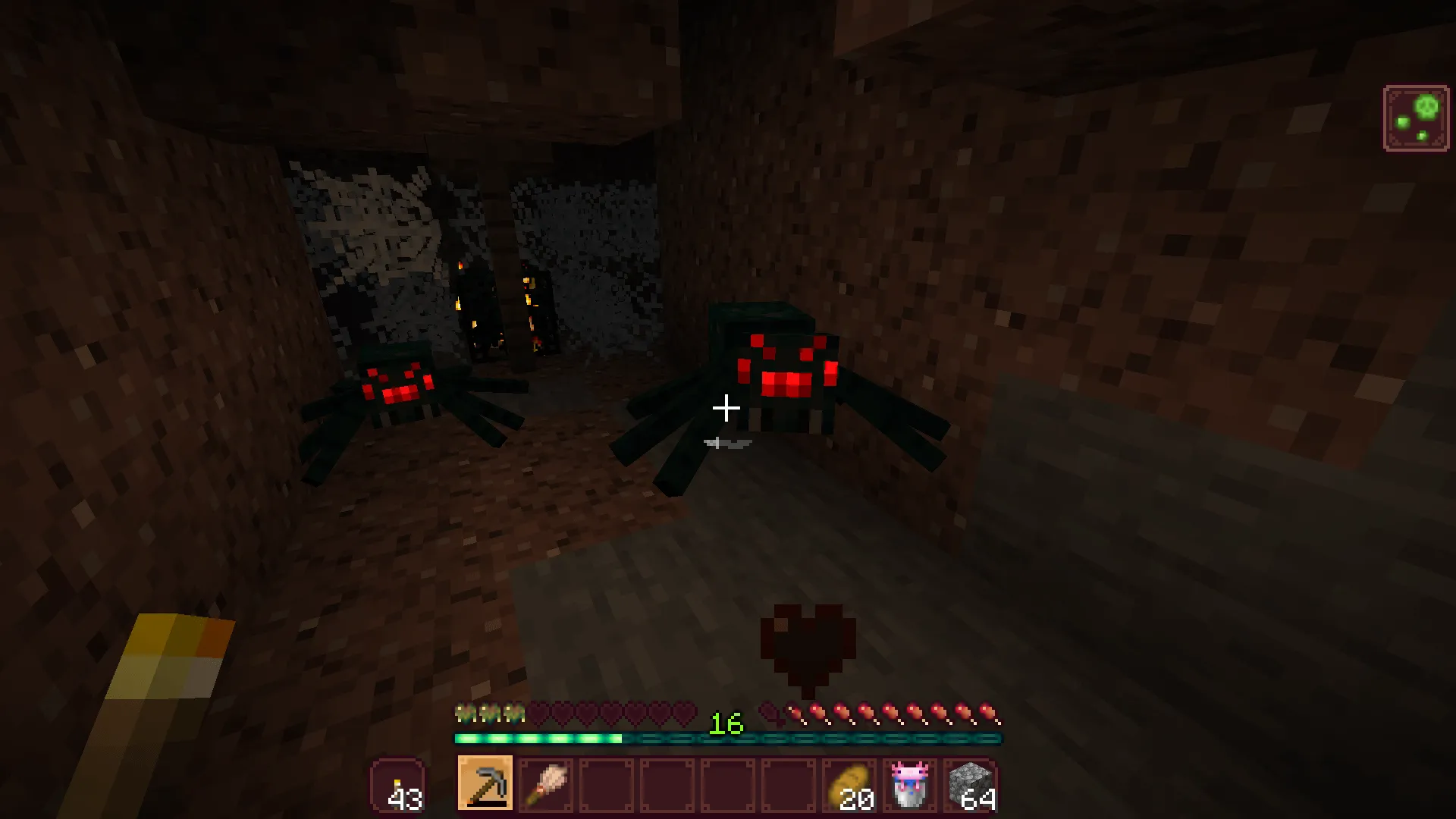Select the brush in hotbar slot two

(545, 783)
